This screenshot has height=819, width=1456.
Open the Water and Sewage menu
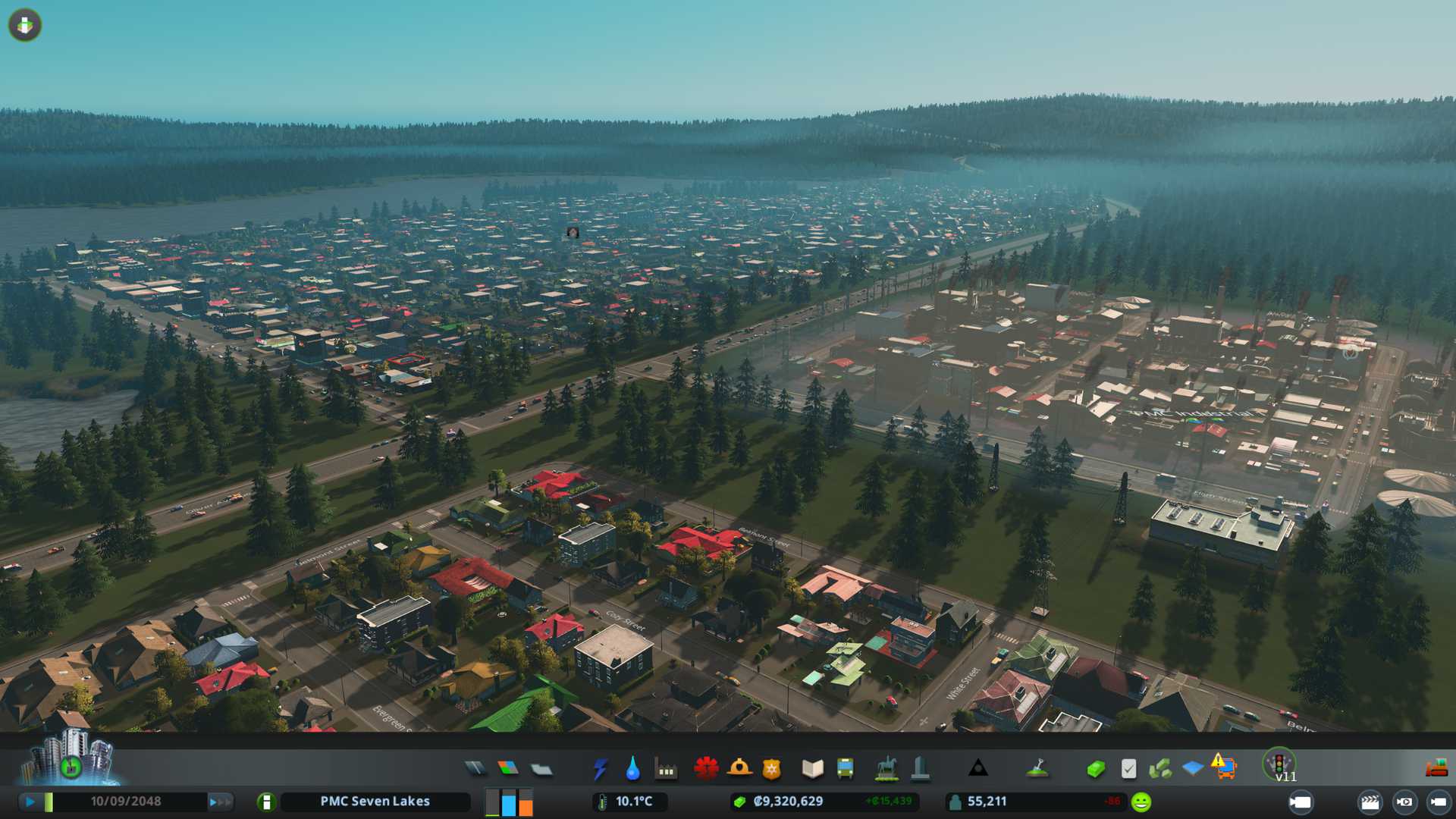point(632,769)
